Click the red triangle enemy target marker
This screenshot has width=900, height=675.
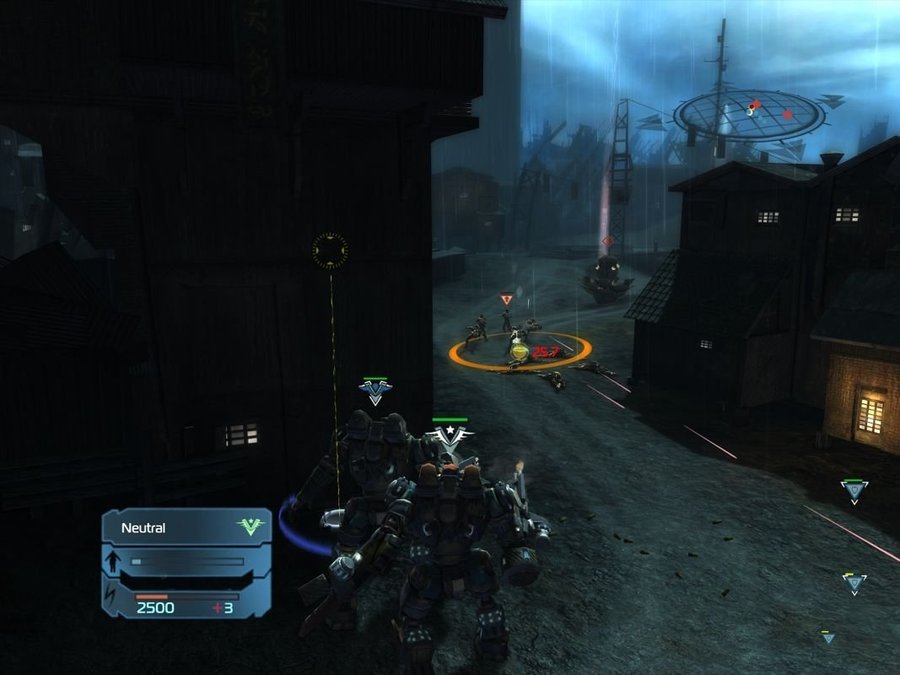[x=507, y=298]
